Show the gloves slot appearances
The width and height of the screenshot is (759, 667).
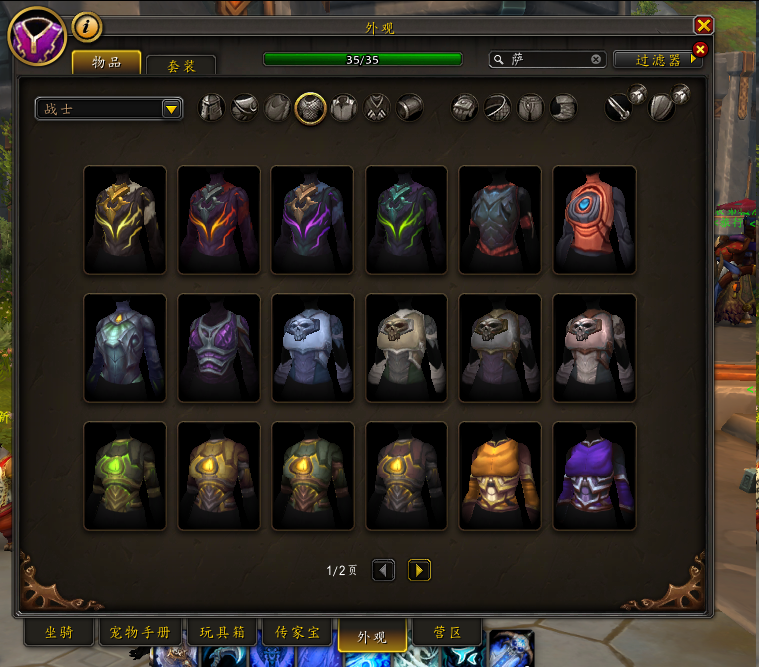coord(466,108)
